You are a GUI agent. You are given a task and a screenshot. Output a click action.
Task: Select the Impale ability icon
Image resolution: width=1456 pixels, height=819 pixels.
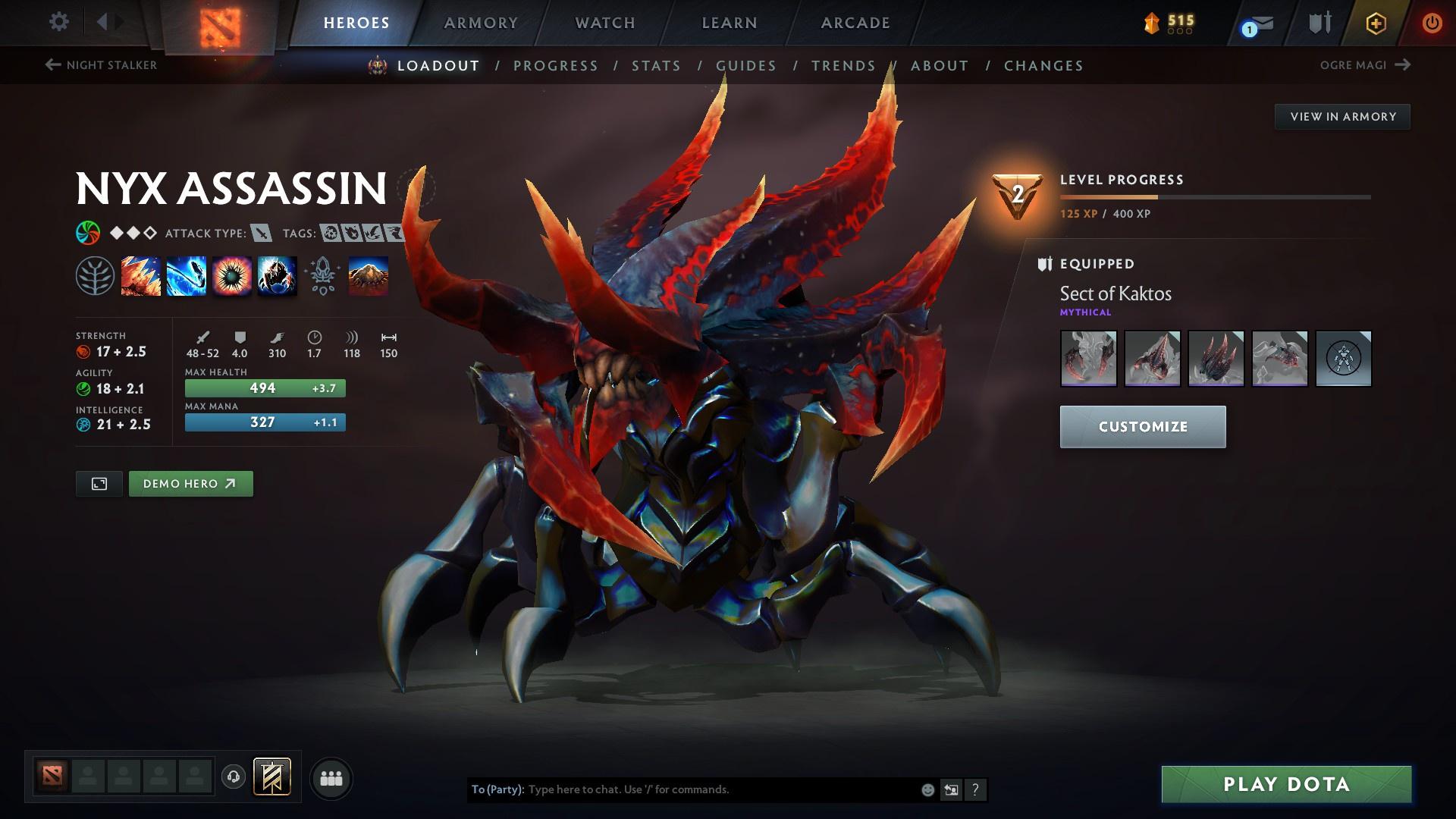coord(141,275)
